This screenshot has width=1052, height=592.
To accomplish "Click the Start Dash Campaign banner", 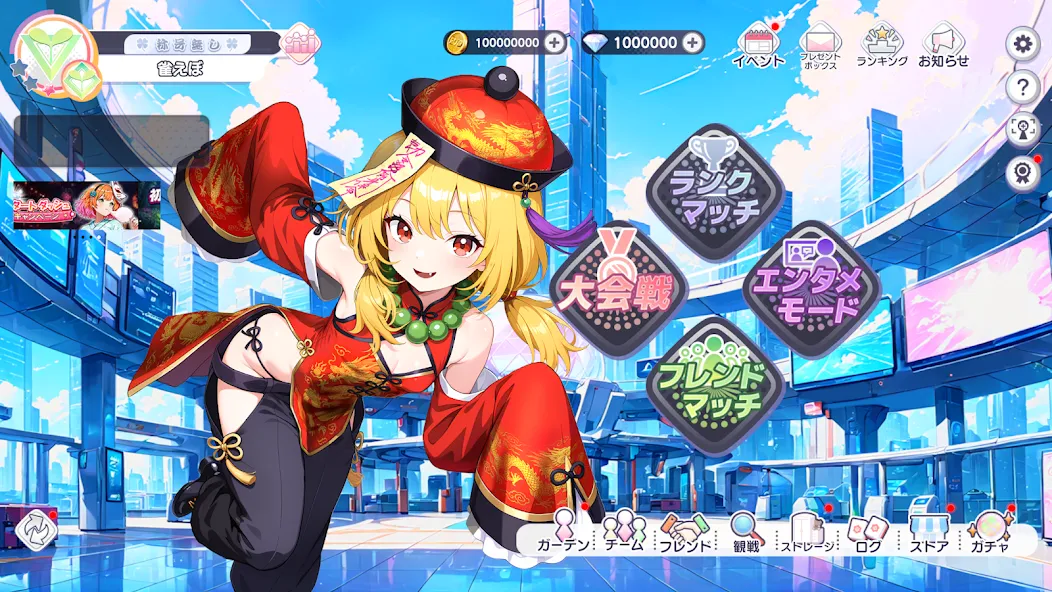I will [x=87, y=206].
